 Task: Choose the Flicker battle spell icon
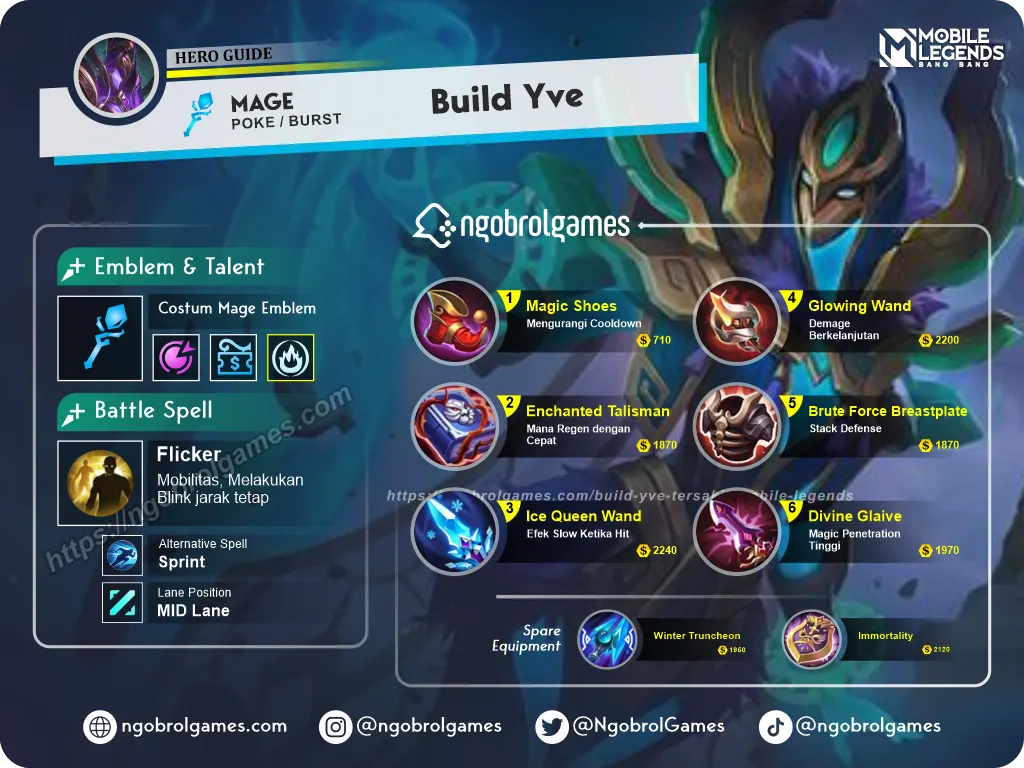tap(100, 483)
